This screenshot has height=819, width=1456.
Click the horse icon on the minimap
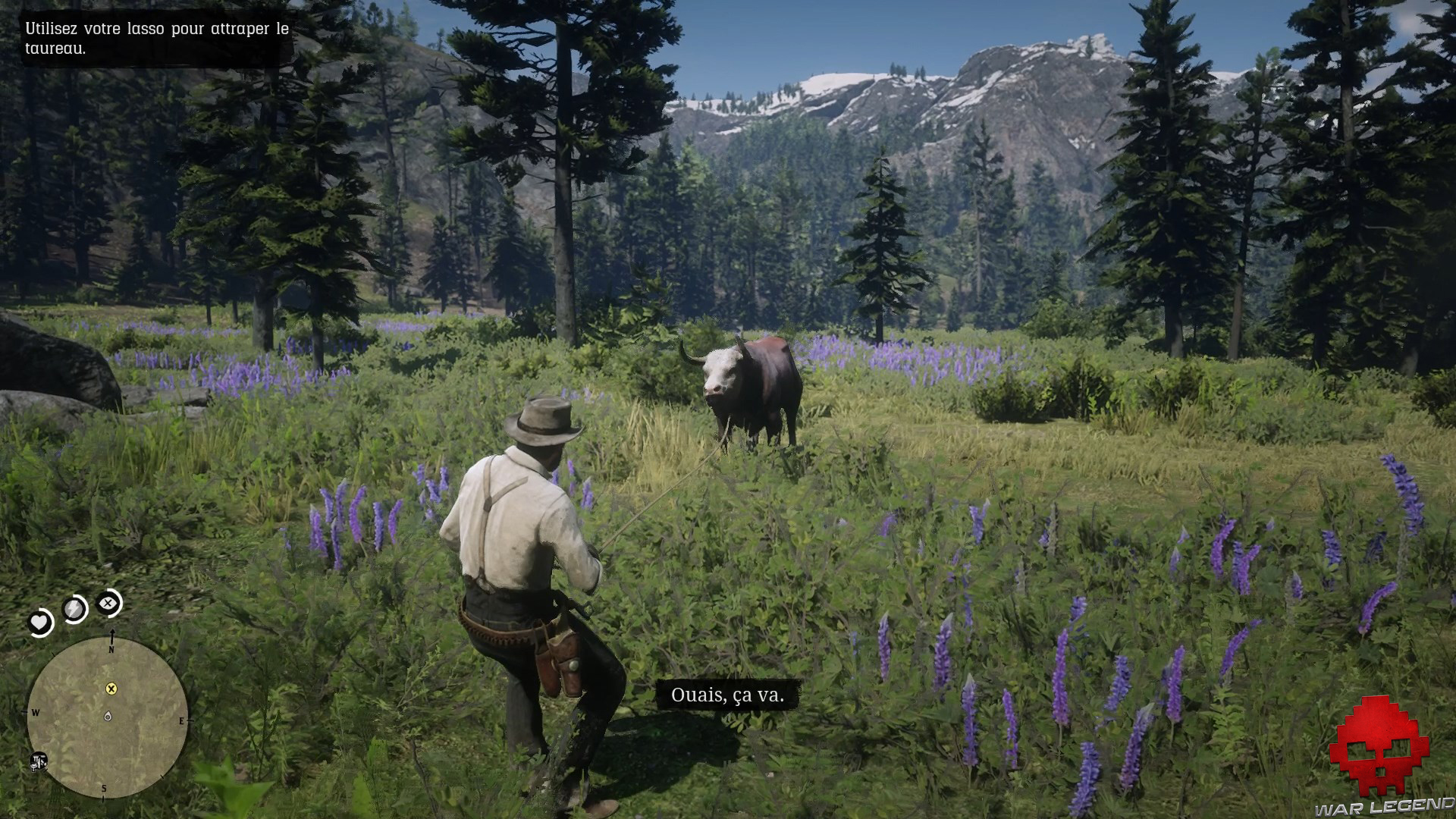pos(39,762)
